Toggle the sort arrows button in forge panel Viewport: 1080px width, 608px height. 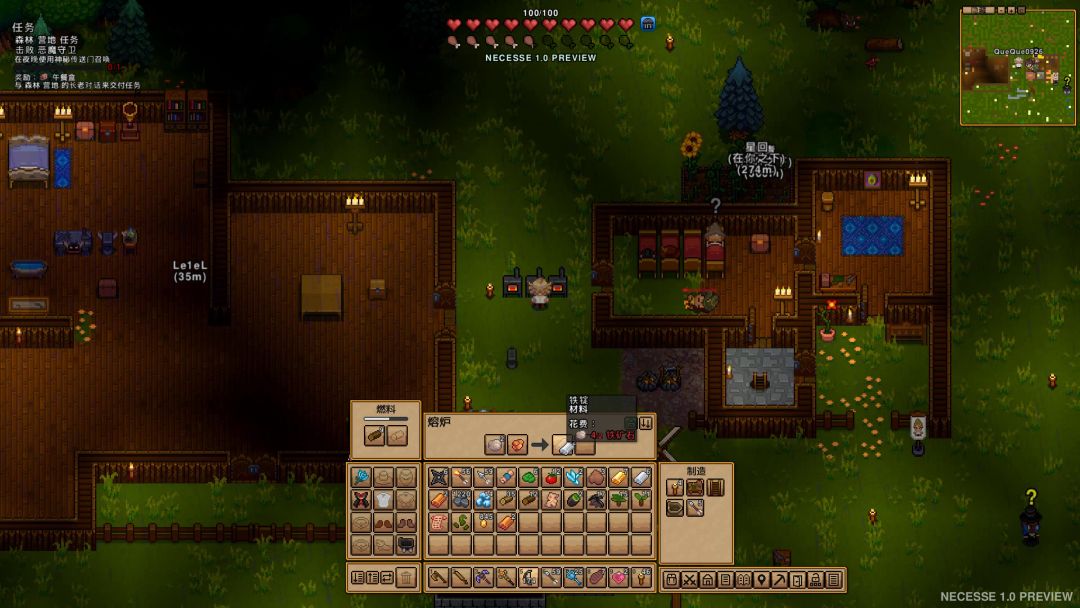645,424
